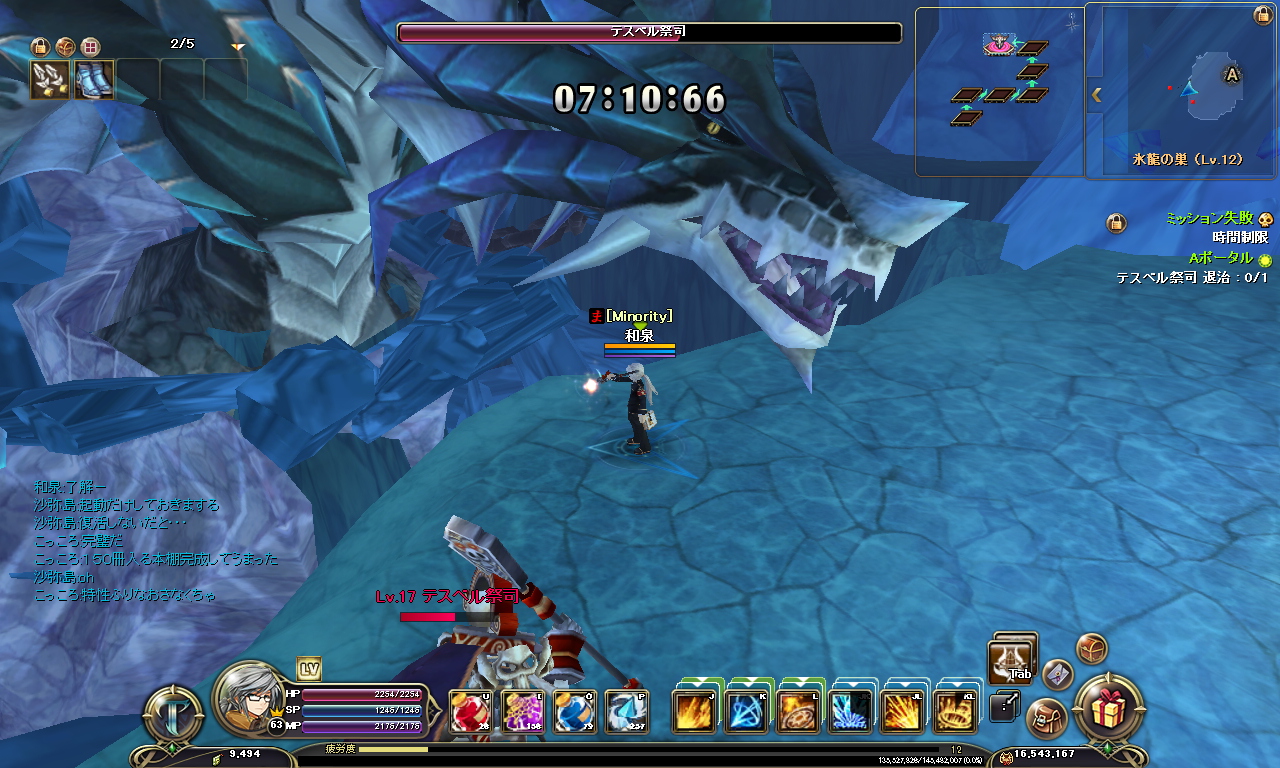Select the blue boots loot slot

click(x=94, y=80)
